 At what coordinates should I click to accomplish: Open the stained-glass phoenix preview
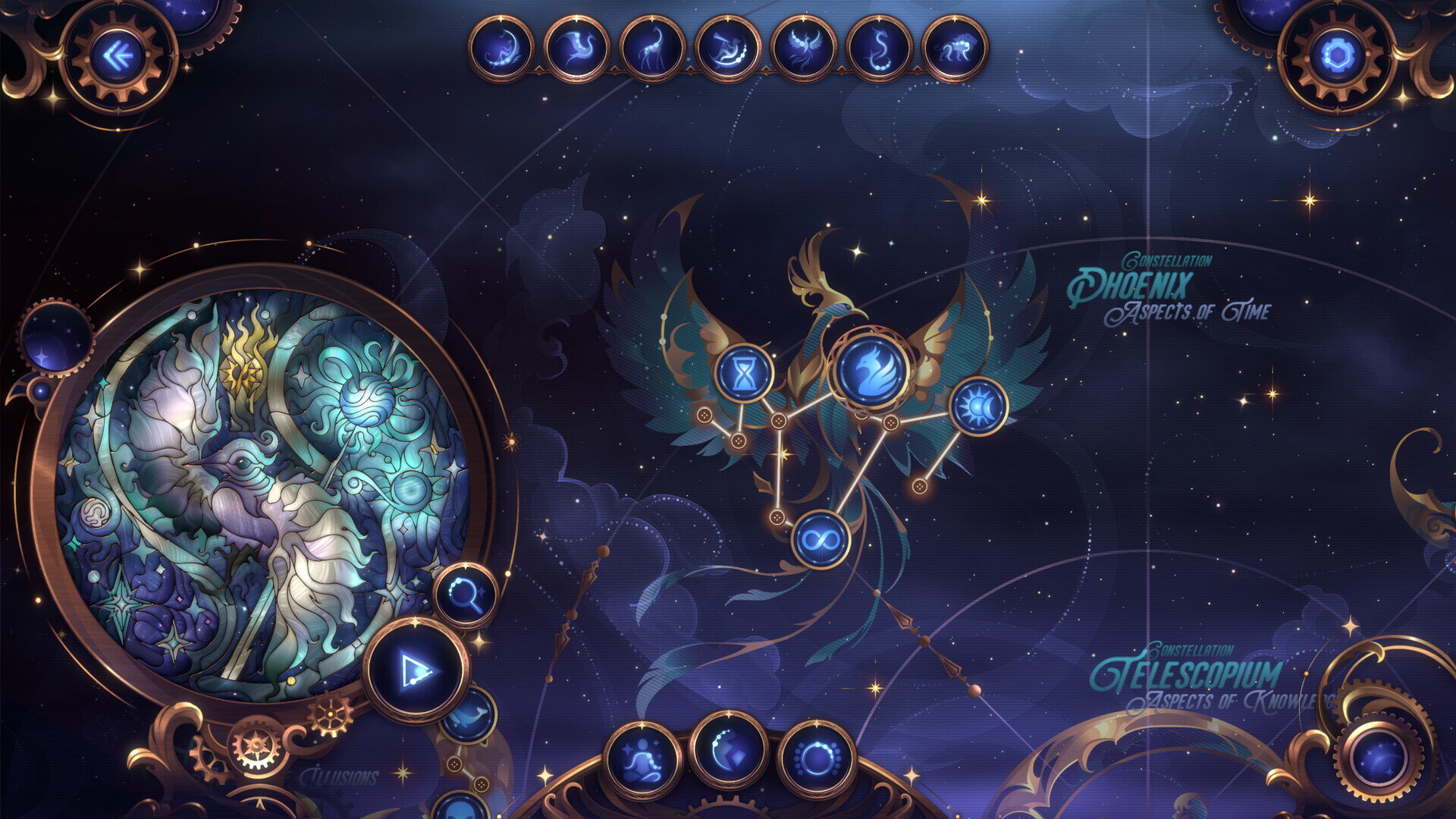pyautogui.click(x=262, y=493)
